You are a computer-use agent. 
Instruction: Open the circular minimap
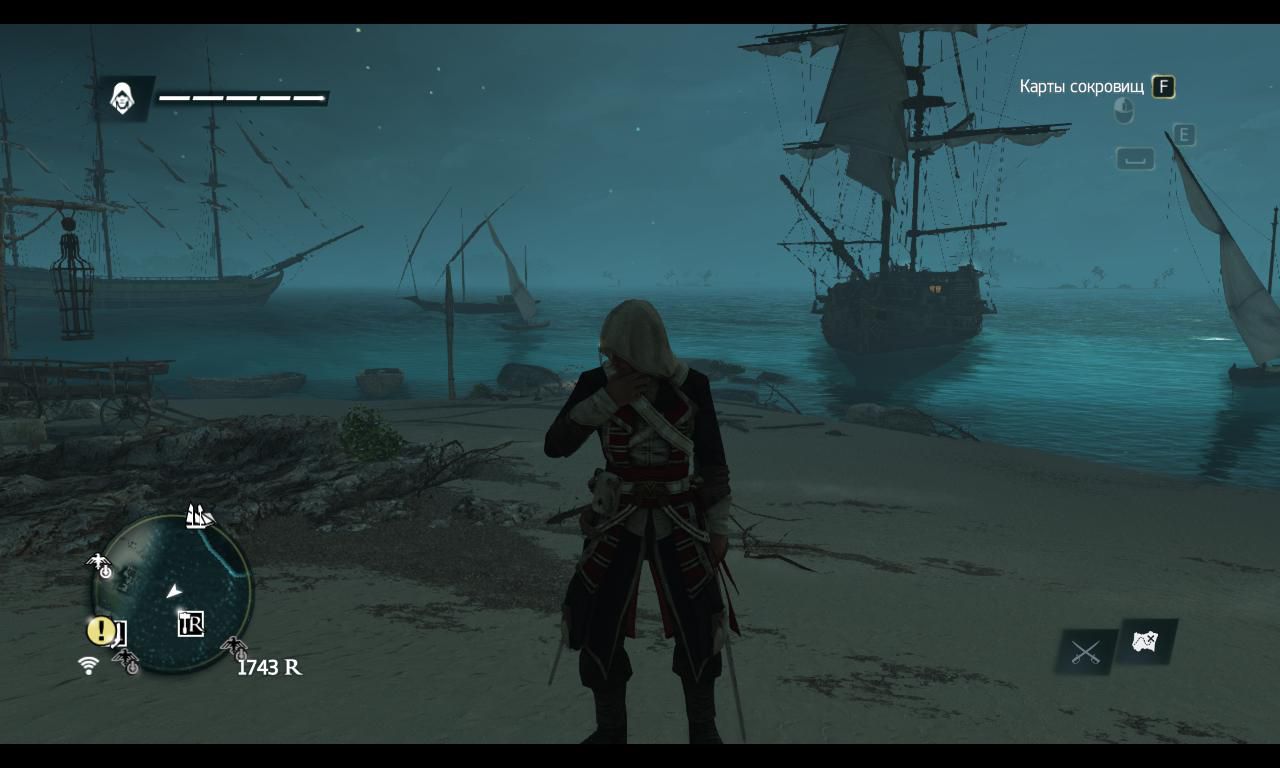click(172, 592)
